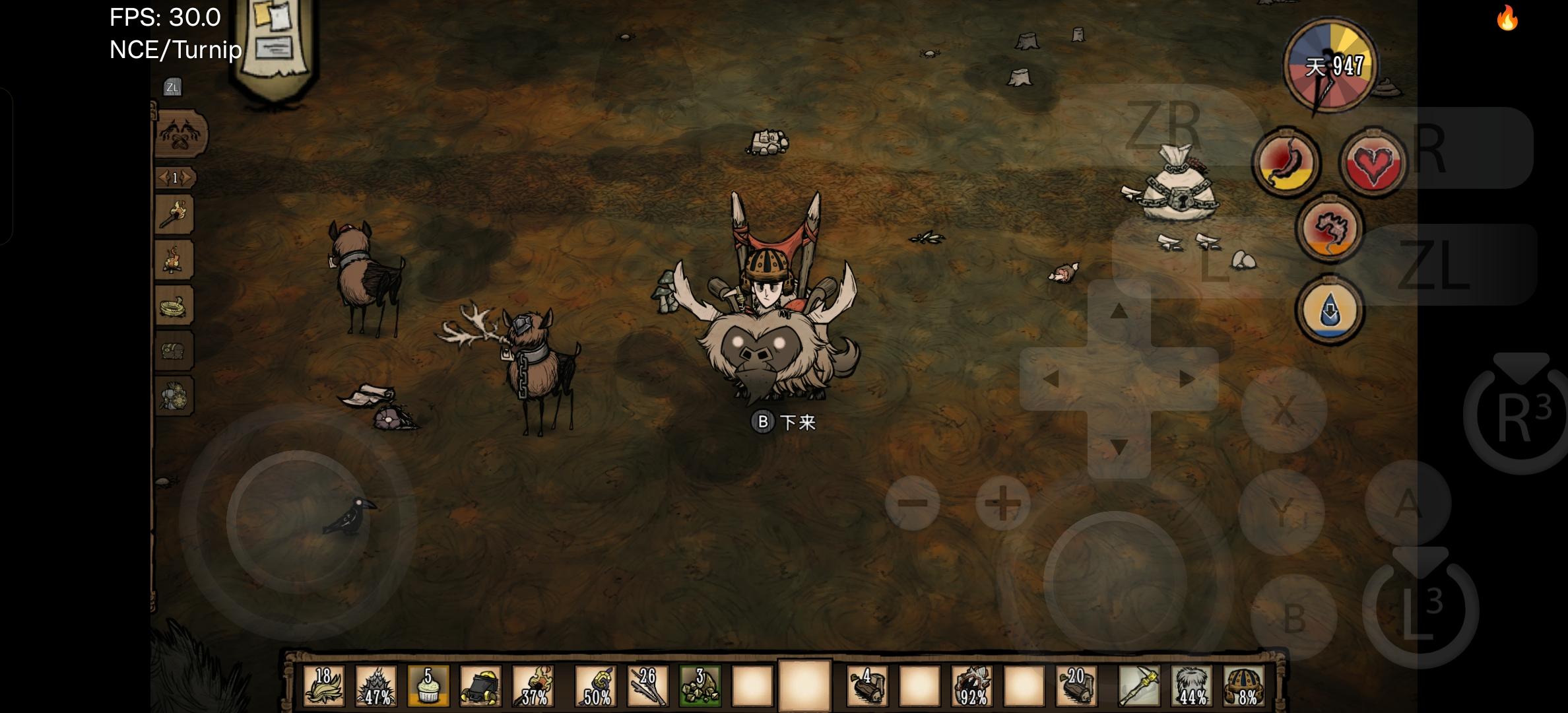Select the twigs stack of 26
This screenshot has height=713, width=1568.
pos(647,686)
